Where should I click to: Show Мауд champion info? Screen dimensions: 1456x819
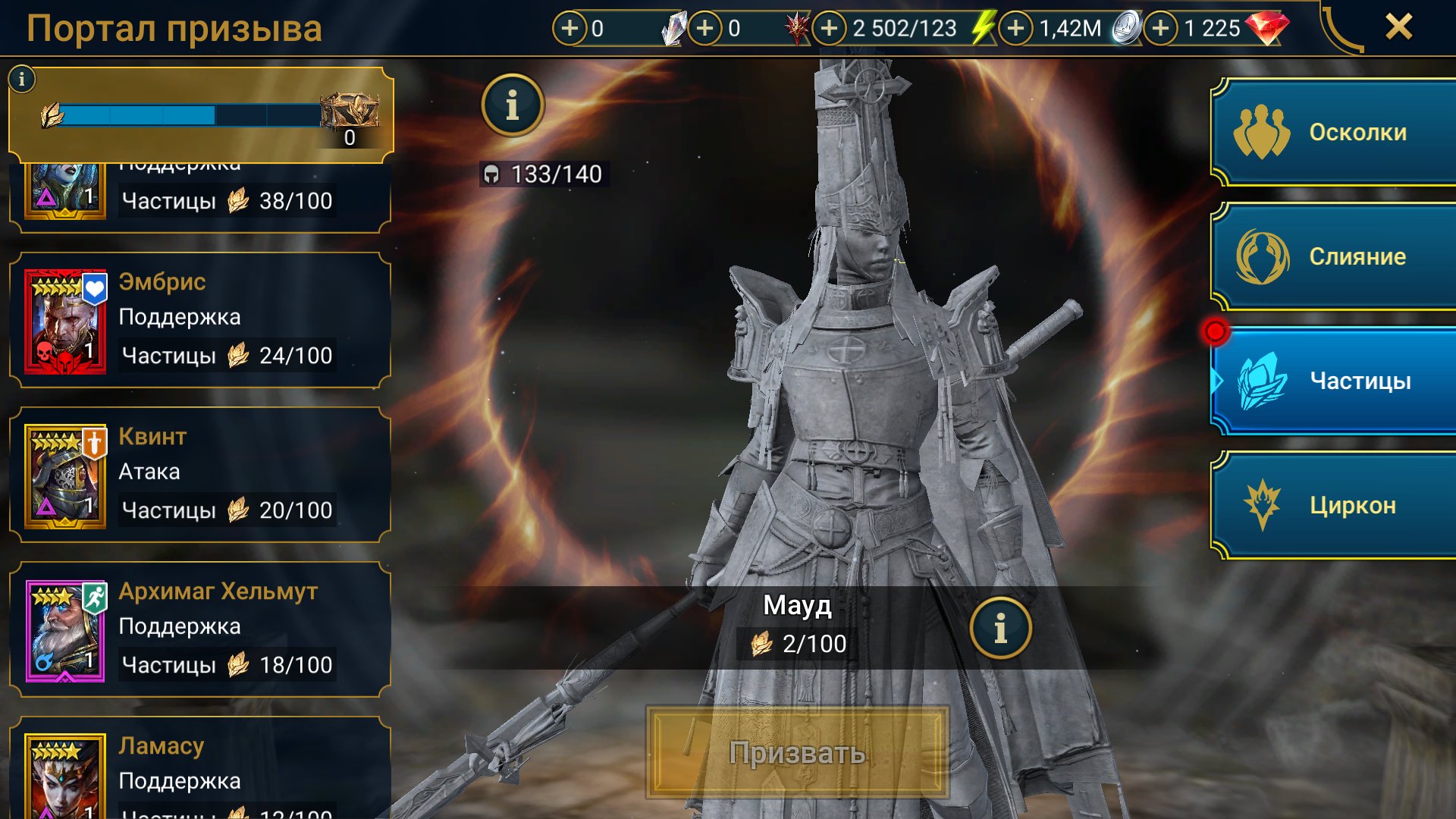pos(1000,628)
